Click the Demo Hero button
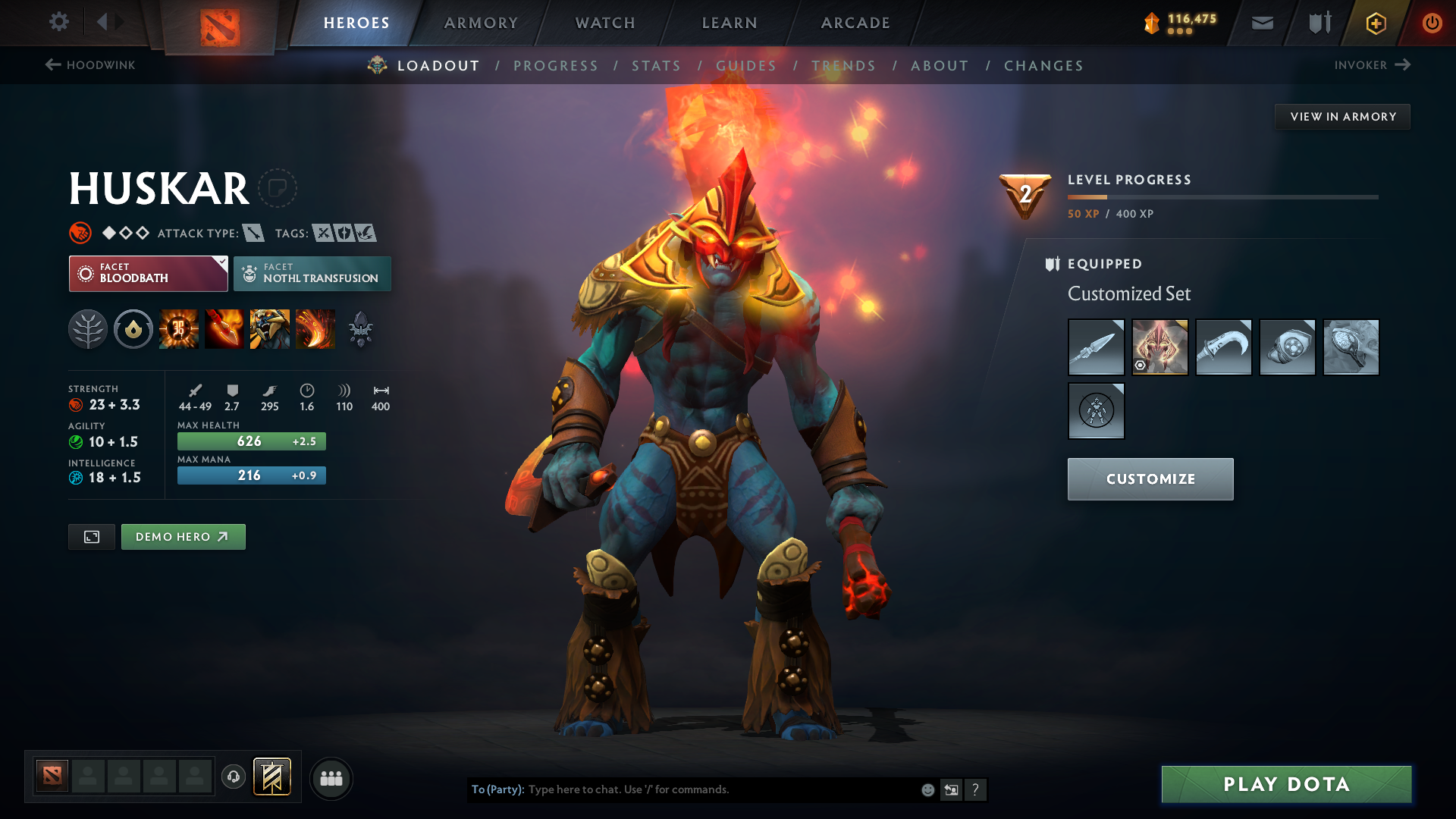Screen dimensions: 1456x819 click(x=183, y=536)
